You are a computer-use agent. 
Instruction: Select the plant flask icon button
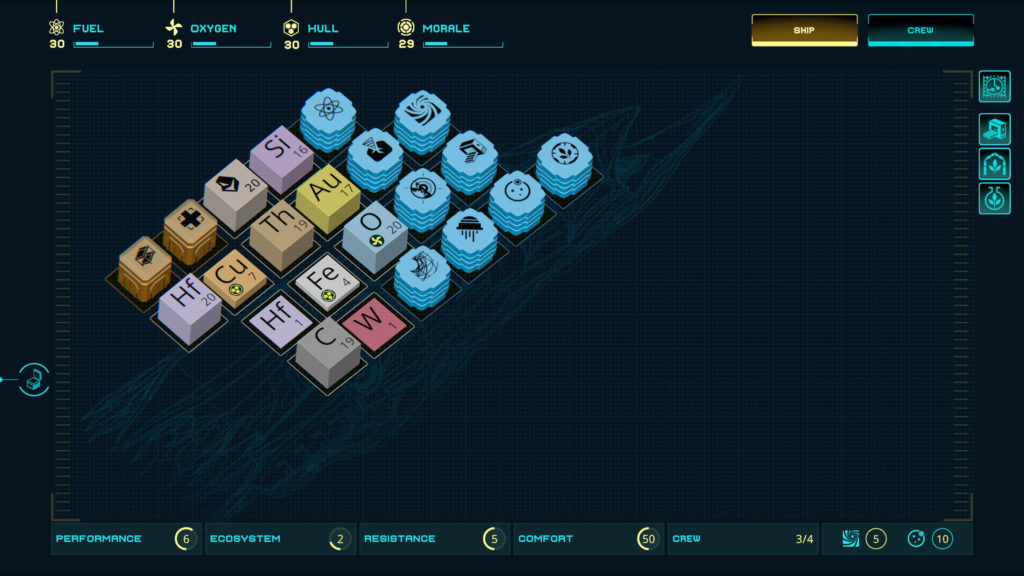coord(993,197)
